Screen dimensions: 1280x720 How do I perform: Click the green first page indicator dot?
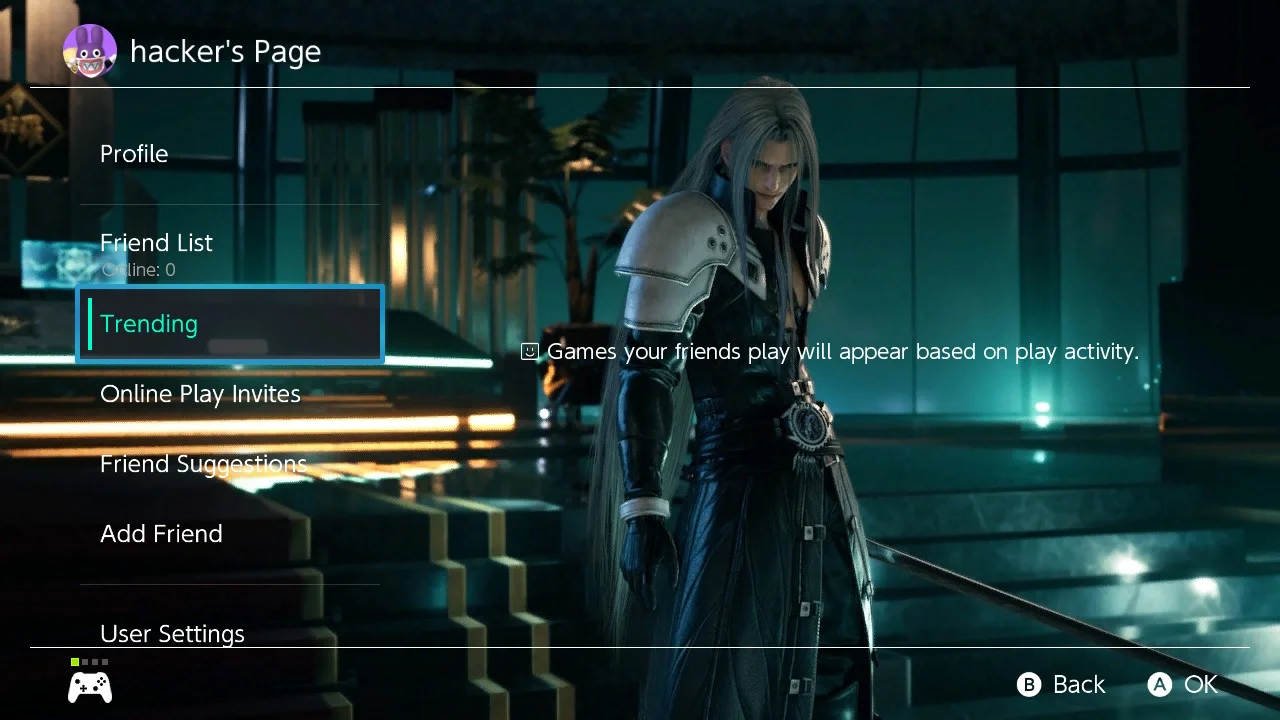(x=73, y=661)
